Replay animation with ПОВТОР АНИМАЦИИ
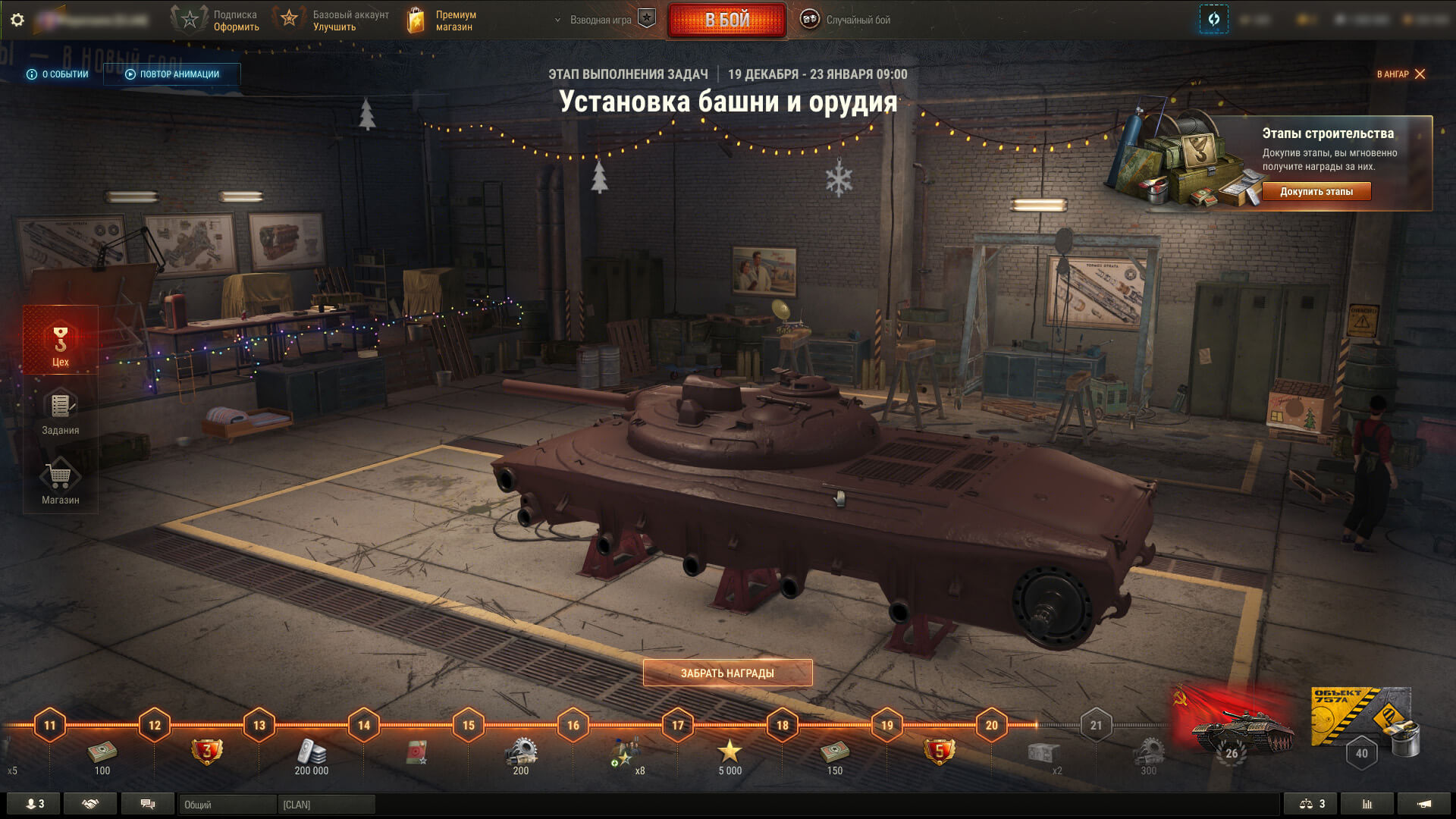 pos(172,74)
